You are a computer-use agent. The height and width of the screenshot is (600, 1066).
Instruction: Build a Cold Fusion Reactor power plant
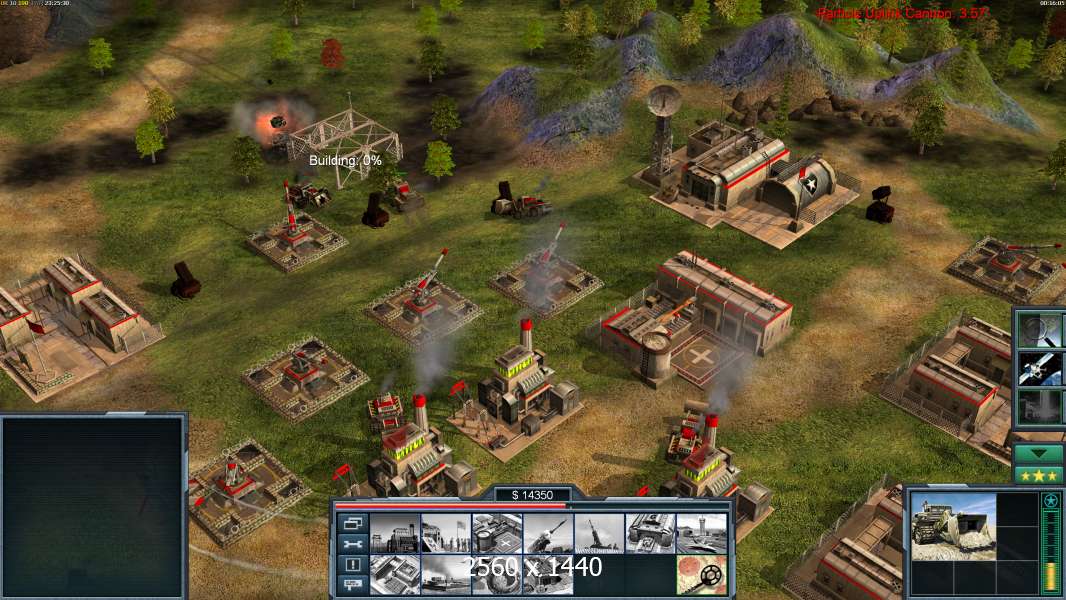pyautogui.click(x=394, y=533)
